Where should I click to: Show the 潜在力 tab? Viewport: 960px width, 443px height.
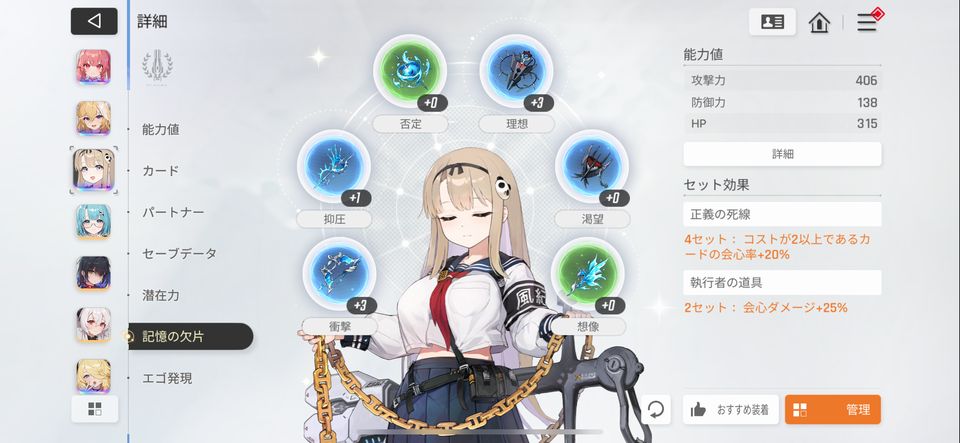pos(161,295)
